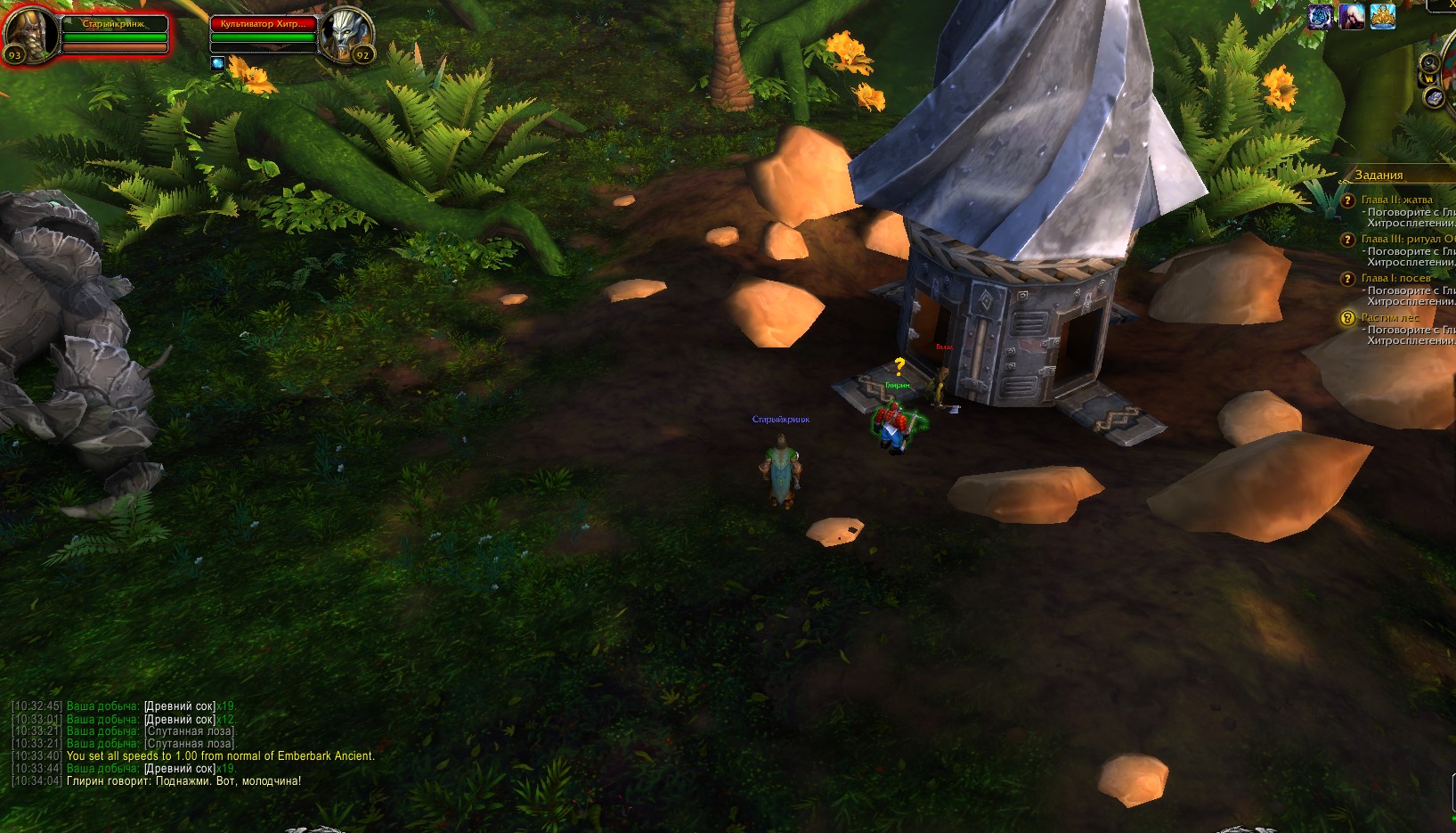Click the player portrait of Старыйкринж
This screenshot has height=833, width=1456.
point(30,34)
